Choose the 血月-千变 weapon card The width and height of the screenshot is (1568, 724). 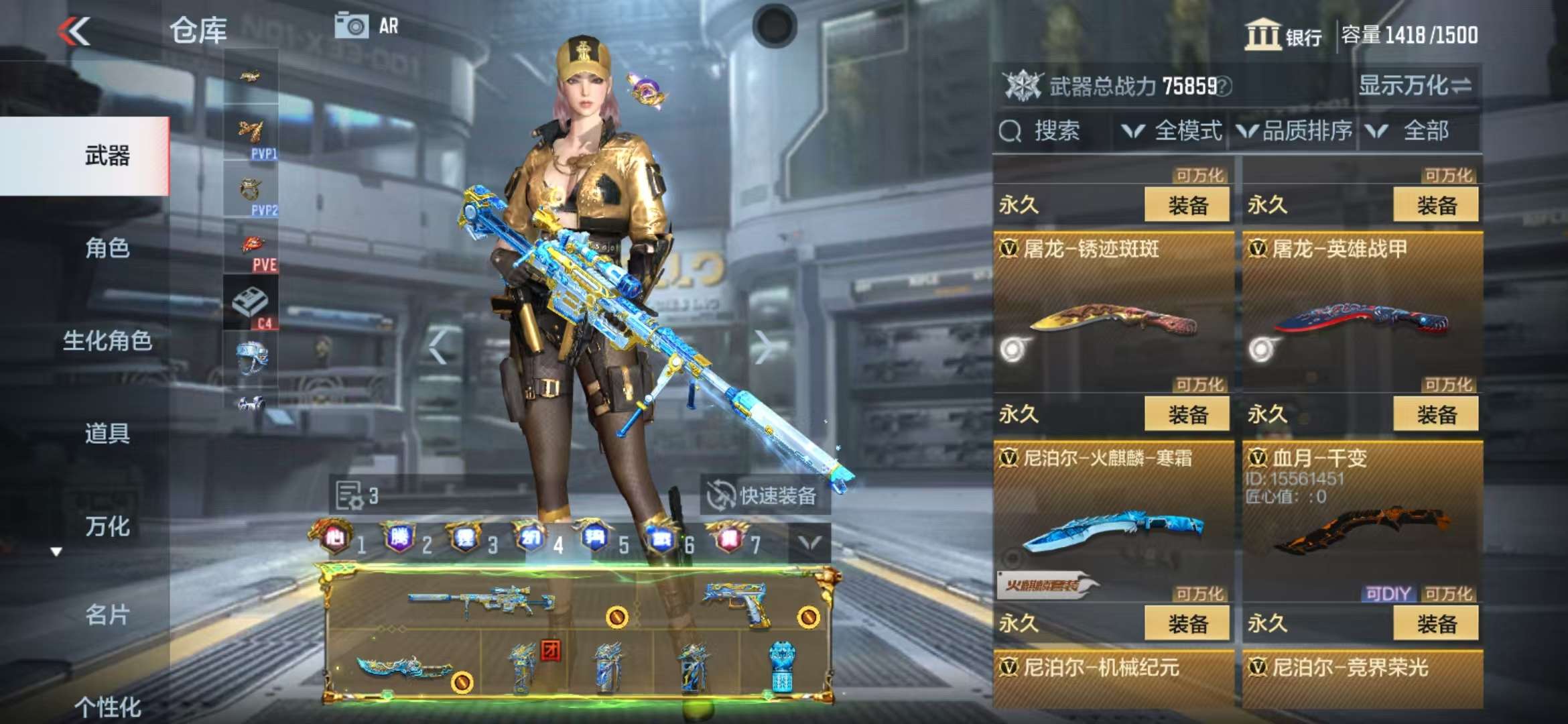tap(1362, 523)
